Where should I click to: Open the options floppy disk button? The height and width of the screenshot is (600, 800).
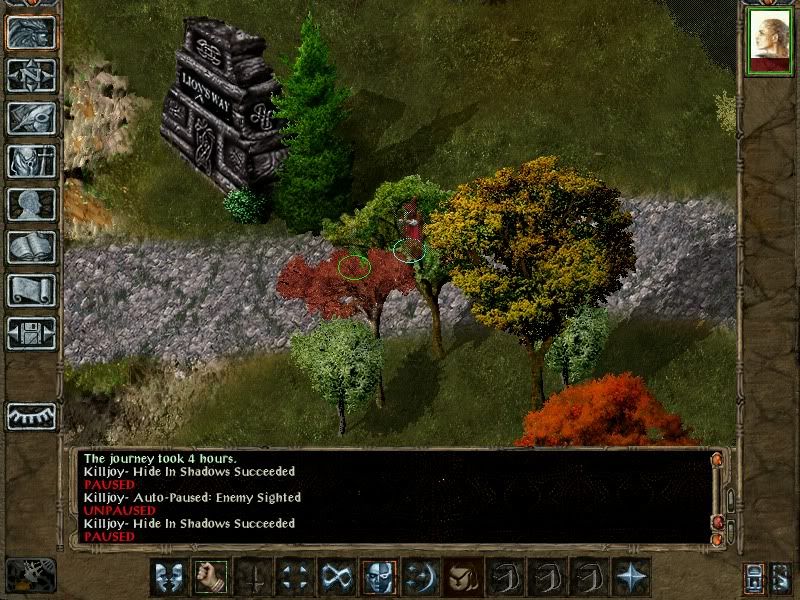(x=31, y=333)
